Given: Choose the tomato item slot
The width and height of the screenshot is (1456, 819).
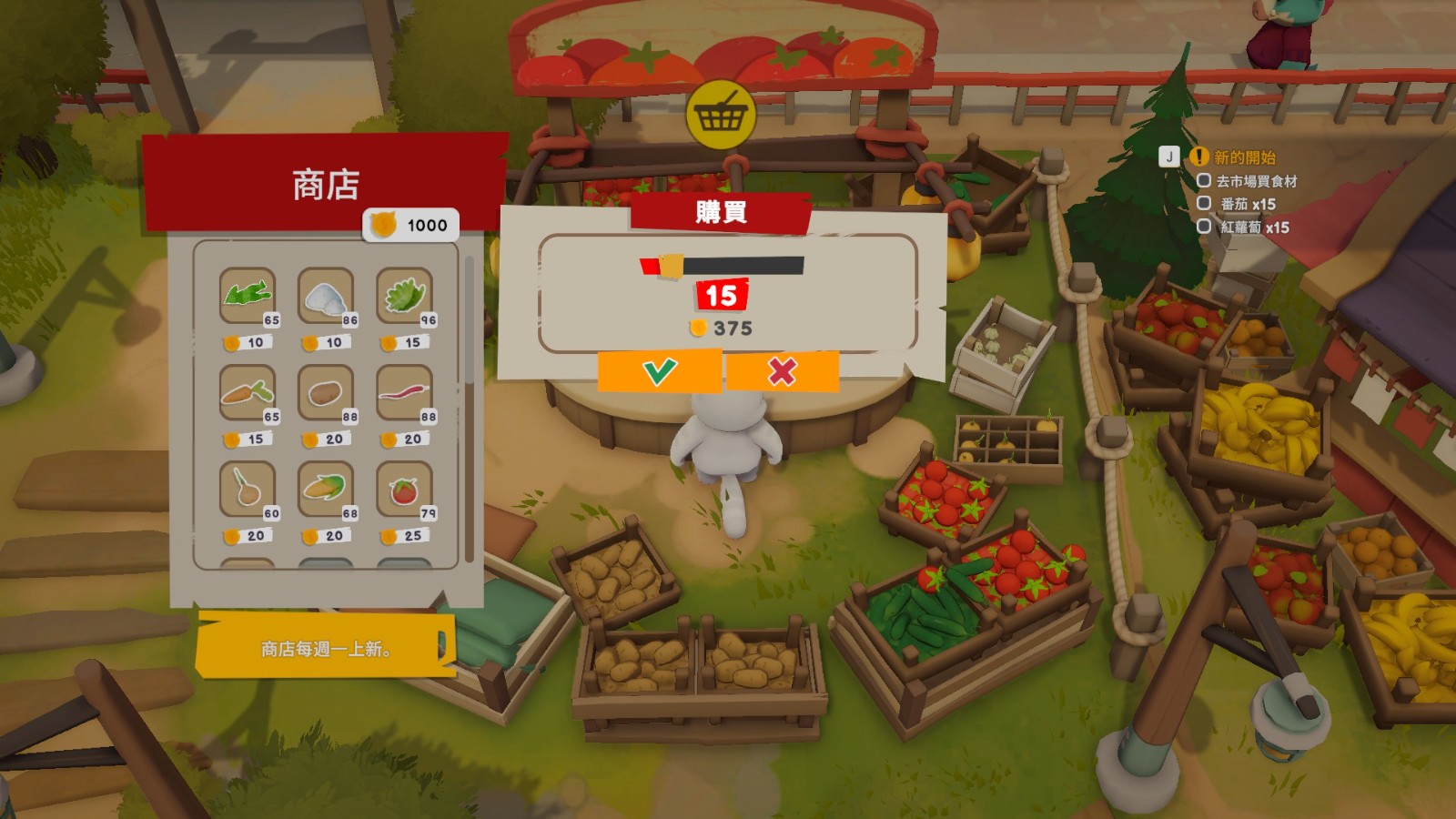Looking at the screenshot, I should click(403, 489).
